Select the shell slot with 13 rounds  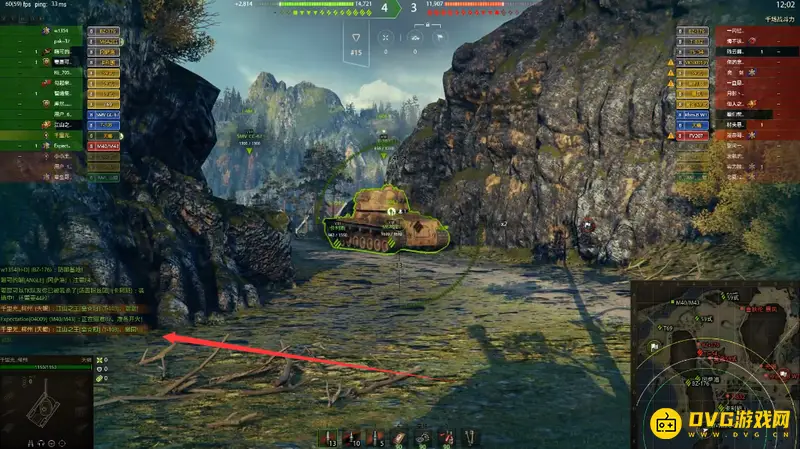coord(329,438)
